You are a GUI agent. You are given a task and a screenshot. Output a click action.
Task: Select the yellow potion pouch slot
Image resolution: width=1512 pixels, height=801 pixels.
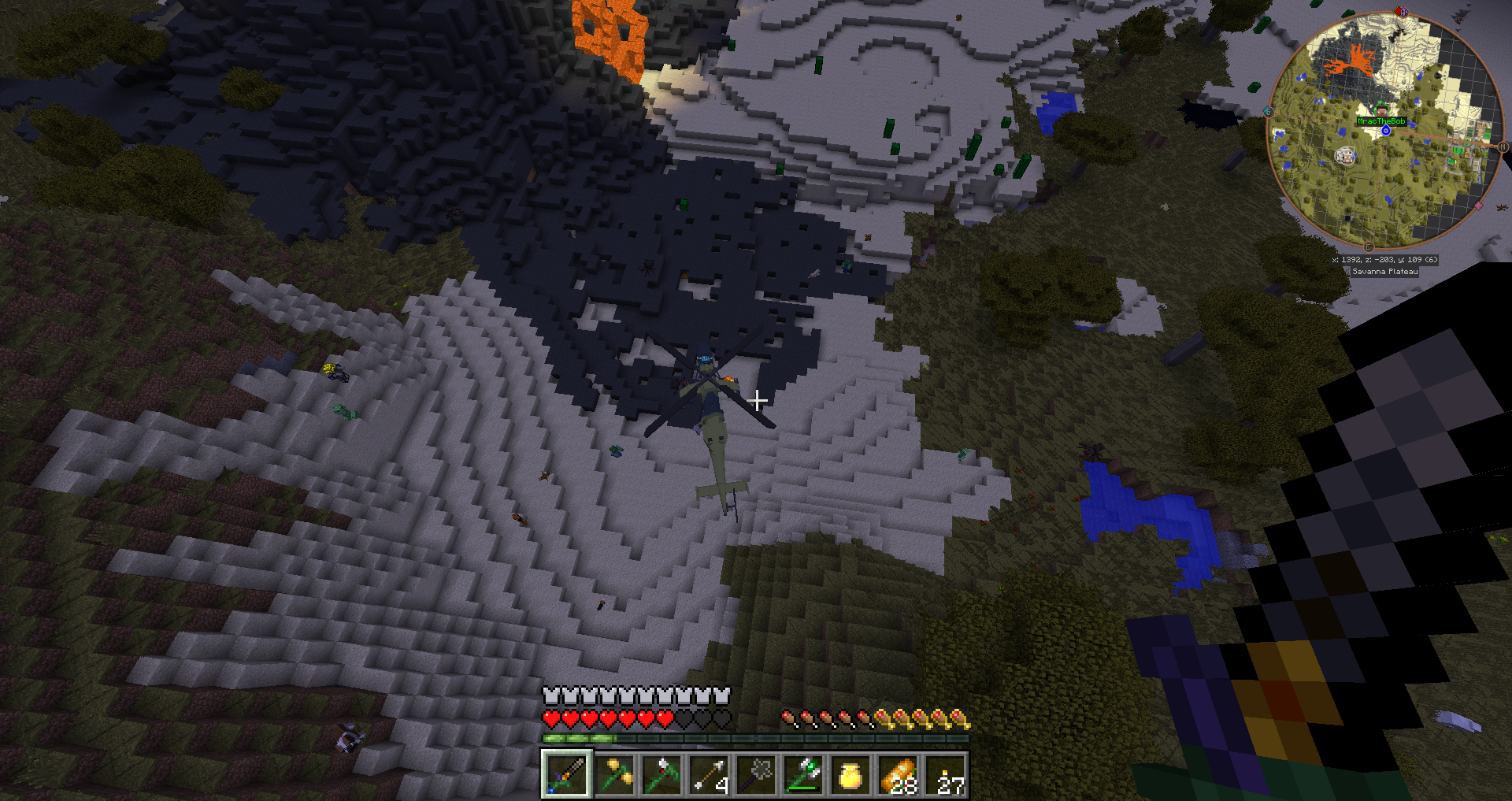[x=850, y=773]
